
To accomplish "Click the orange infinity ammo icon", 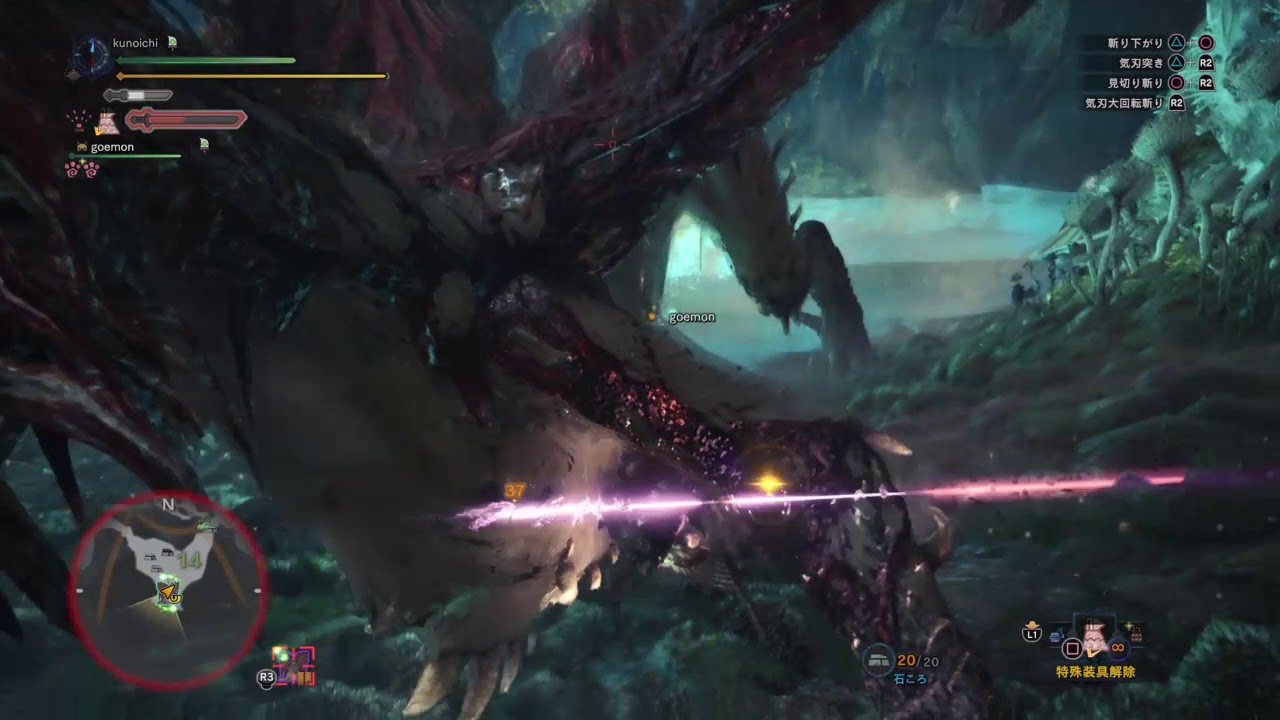I will [1117, 649].
